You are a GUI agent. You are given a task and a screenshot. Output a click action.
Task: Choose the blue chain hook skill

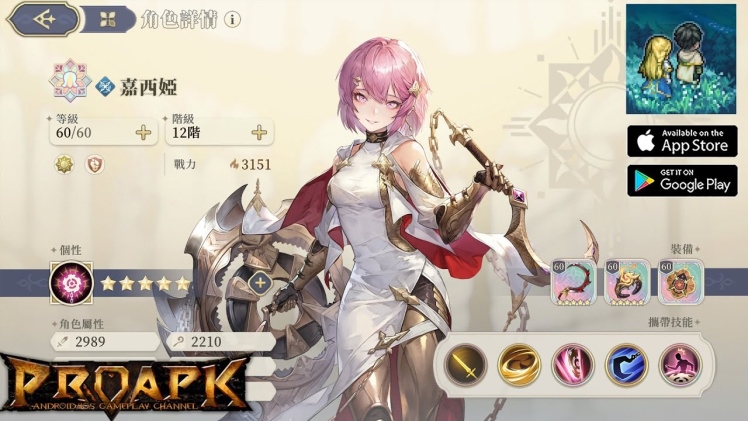[x=627, y=365]
